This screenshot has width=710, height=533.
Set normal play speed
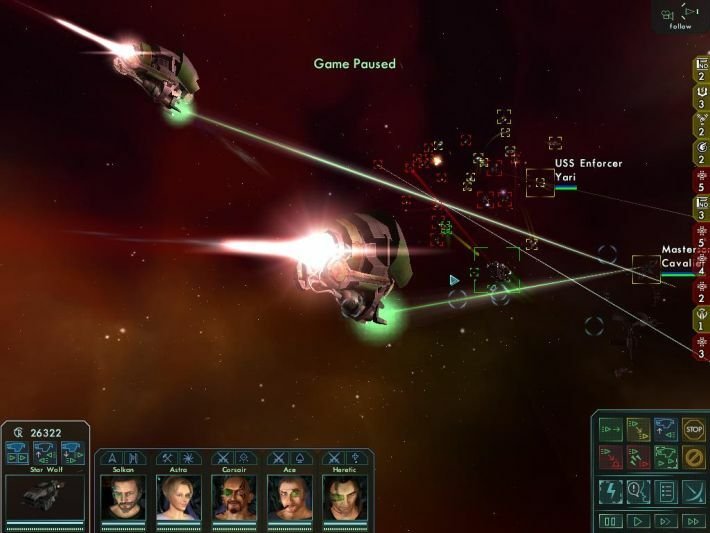point(637,521)
